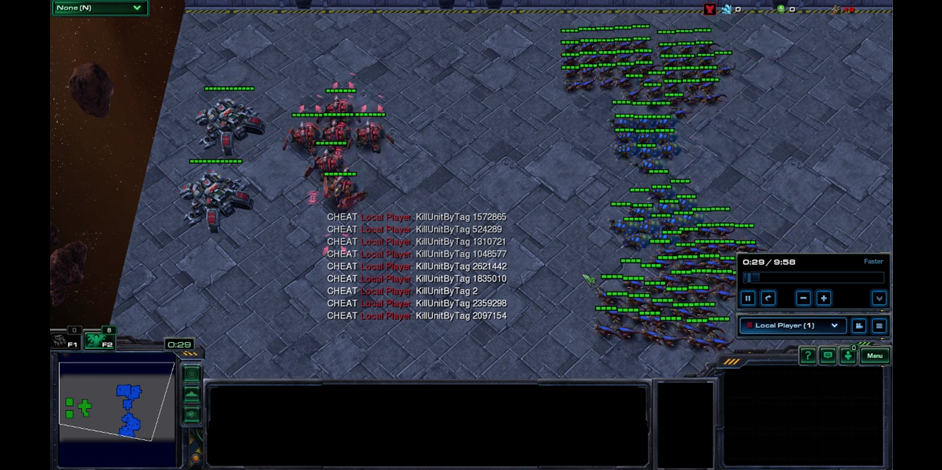Toggle the minimap terrain view button
The height and width of the screenshot is (470, 942).
(x=192, y=396)
